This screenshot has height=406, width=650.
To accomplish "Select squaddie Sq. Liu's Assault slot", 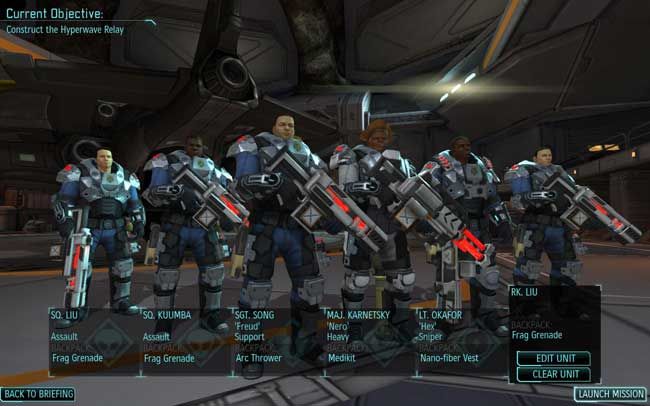I will [94, 338].
